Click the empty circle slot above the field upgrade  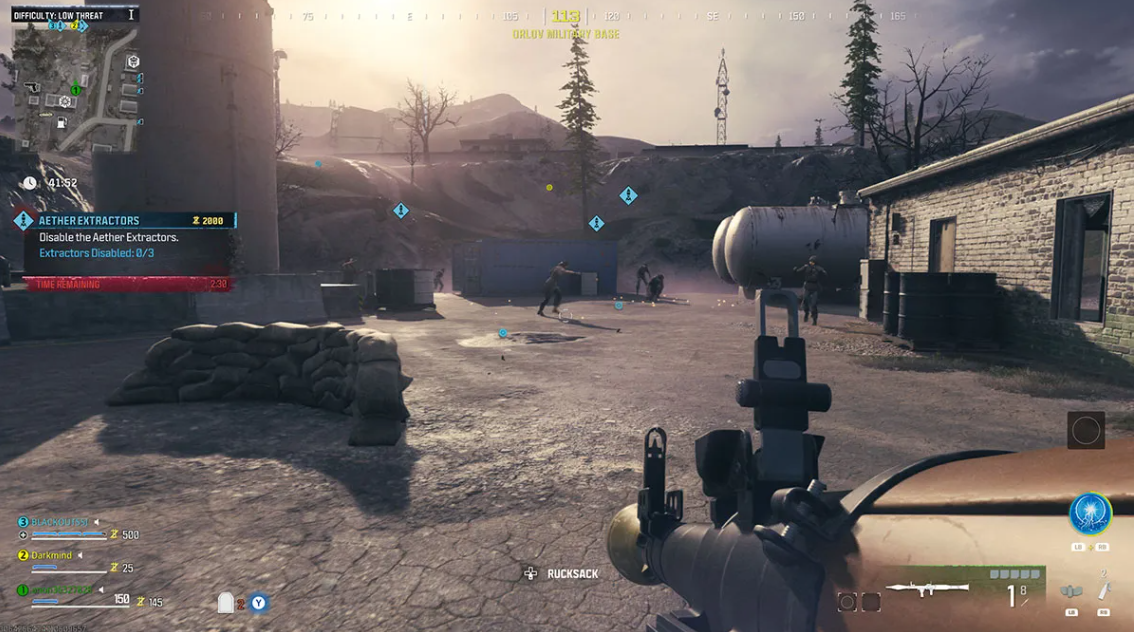point(1086,431)
